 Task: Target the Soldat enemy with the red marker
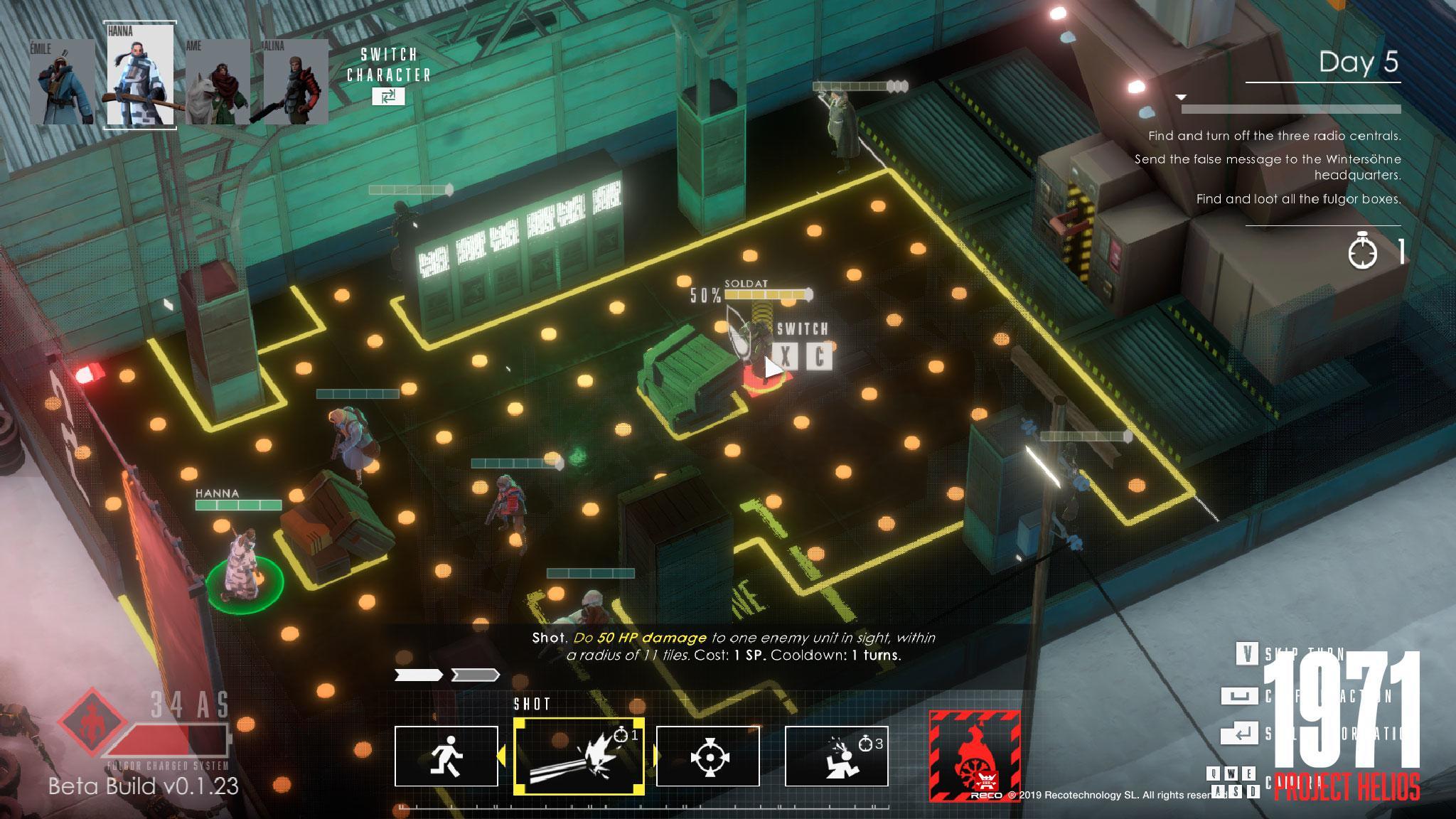760,355
